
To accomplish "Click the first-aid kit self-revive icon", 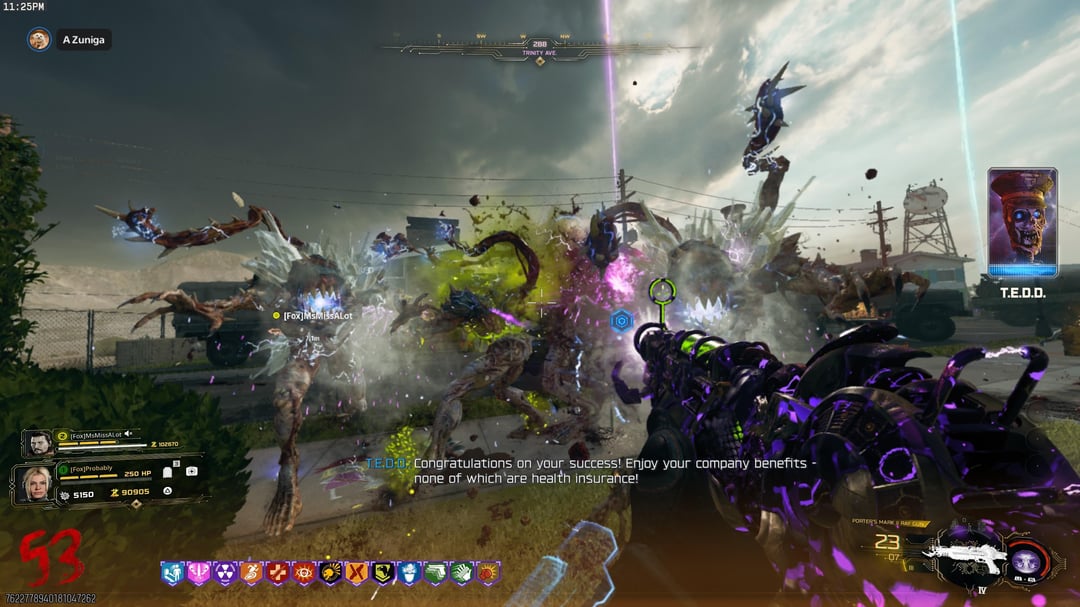I will (191, 471).
